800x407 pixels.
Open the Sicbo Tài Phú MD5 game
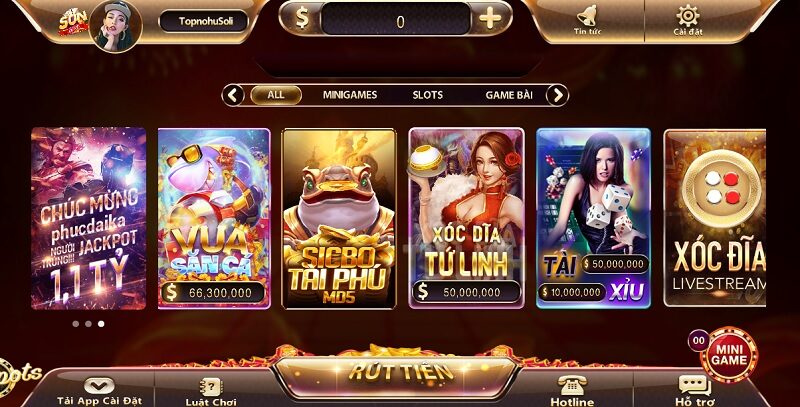(x=340, y=218)
